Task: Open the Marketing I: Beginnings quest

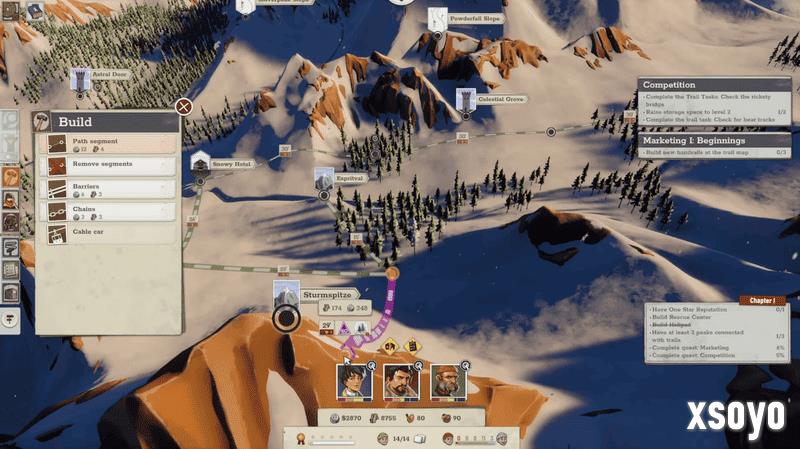Action: tap(704, 141)
